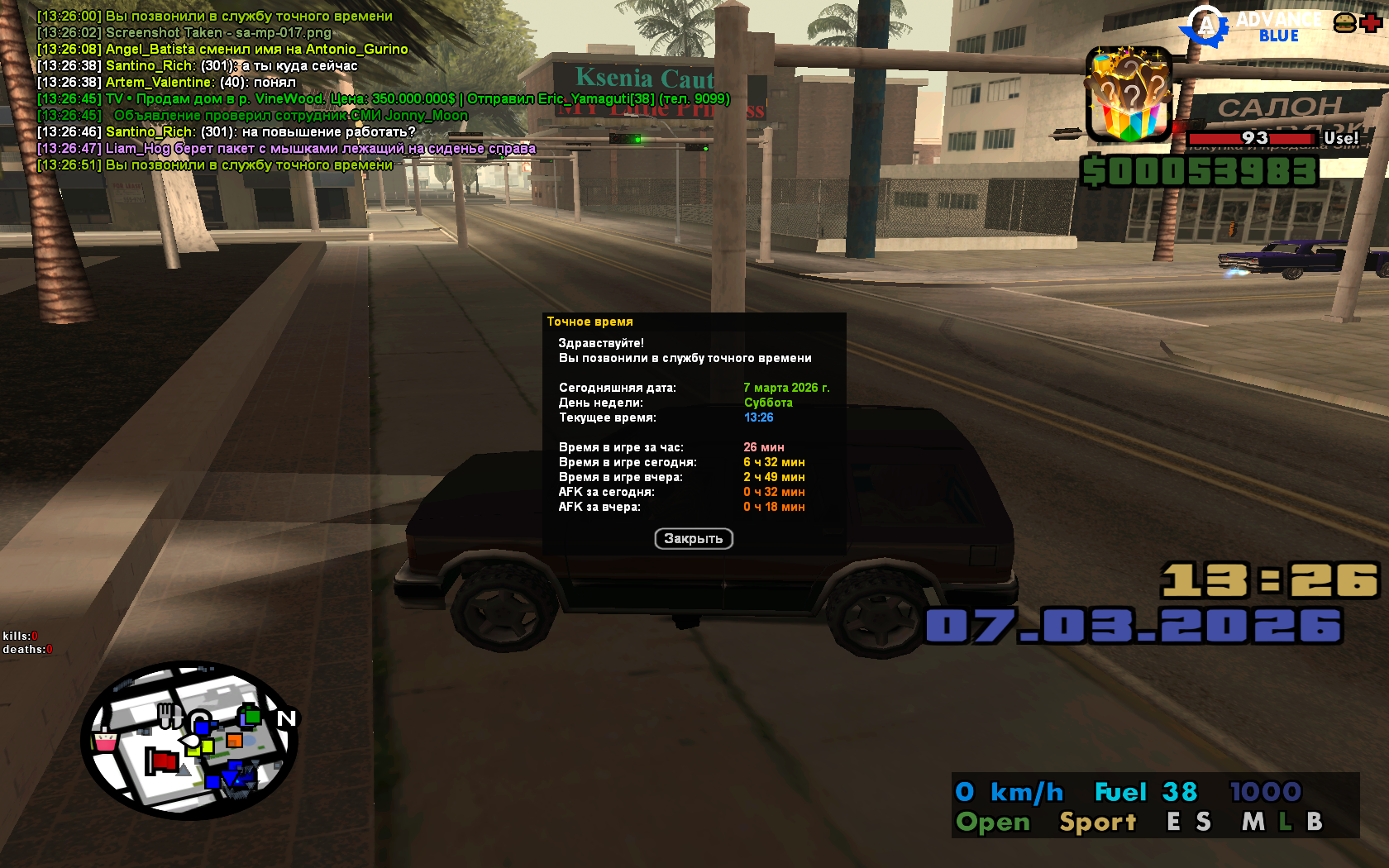Click the Advance Blue server logo

point(1250,27)
